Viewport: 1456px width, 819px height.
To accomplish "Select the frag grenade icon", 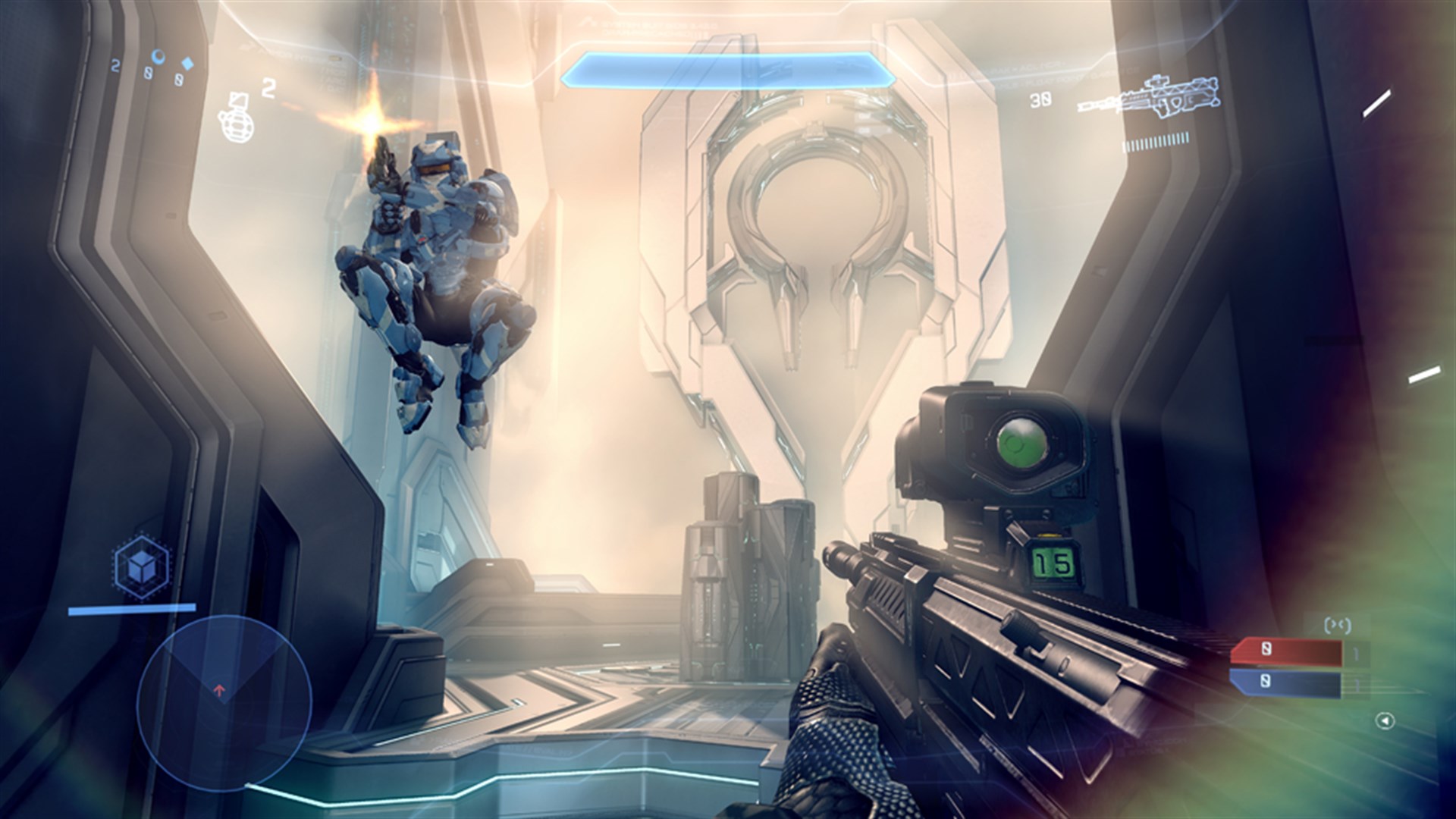I will 237,126.
